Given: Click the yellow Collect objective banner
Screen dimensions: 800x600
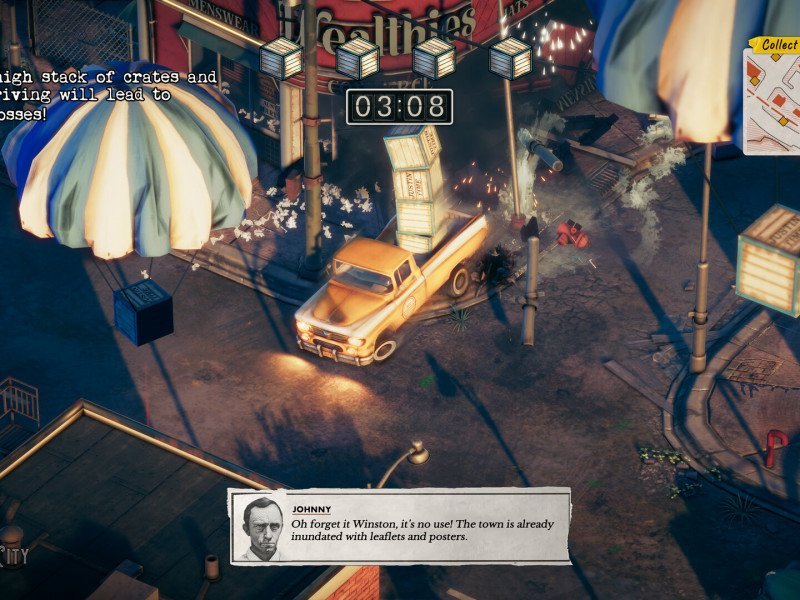Looking at the screenshot, I should pos(777,45).
